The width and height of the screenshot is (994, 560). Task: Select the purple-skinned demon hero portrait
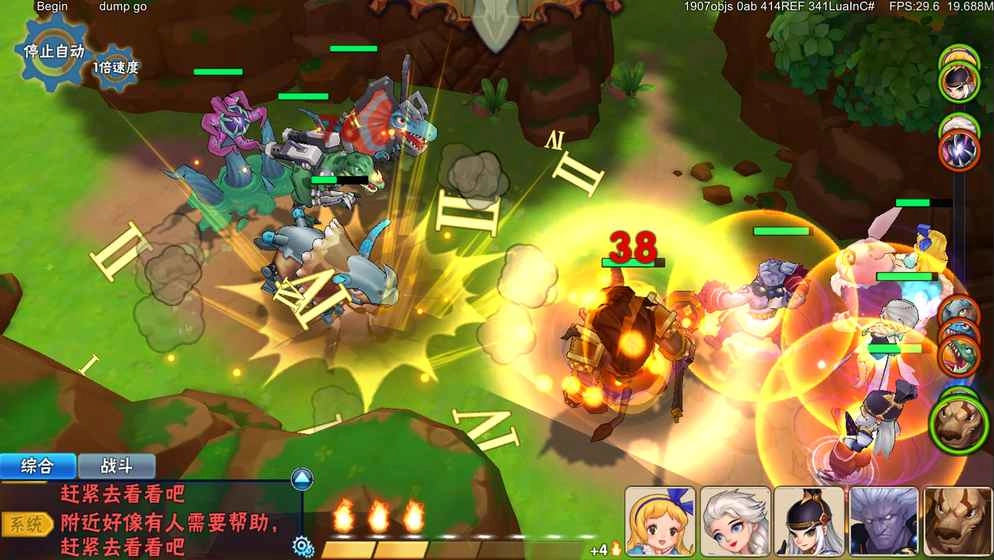tap(883, 521)
